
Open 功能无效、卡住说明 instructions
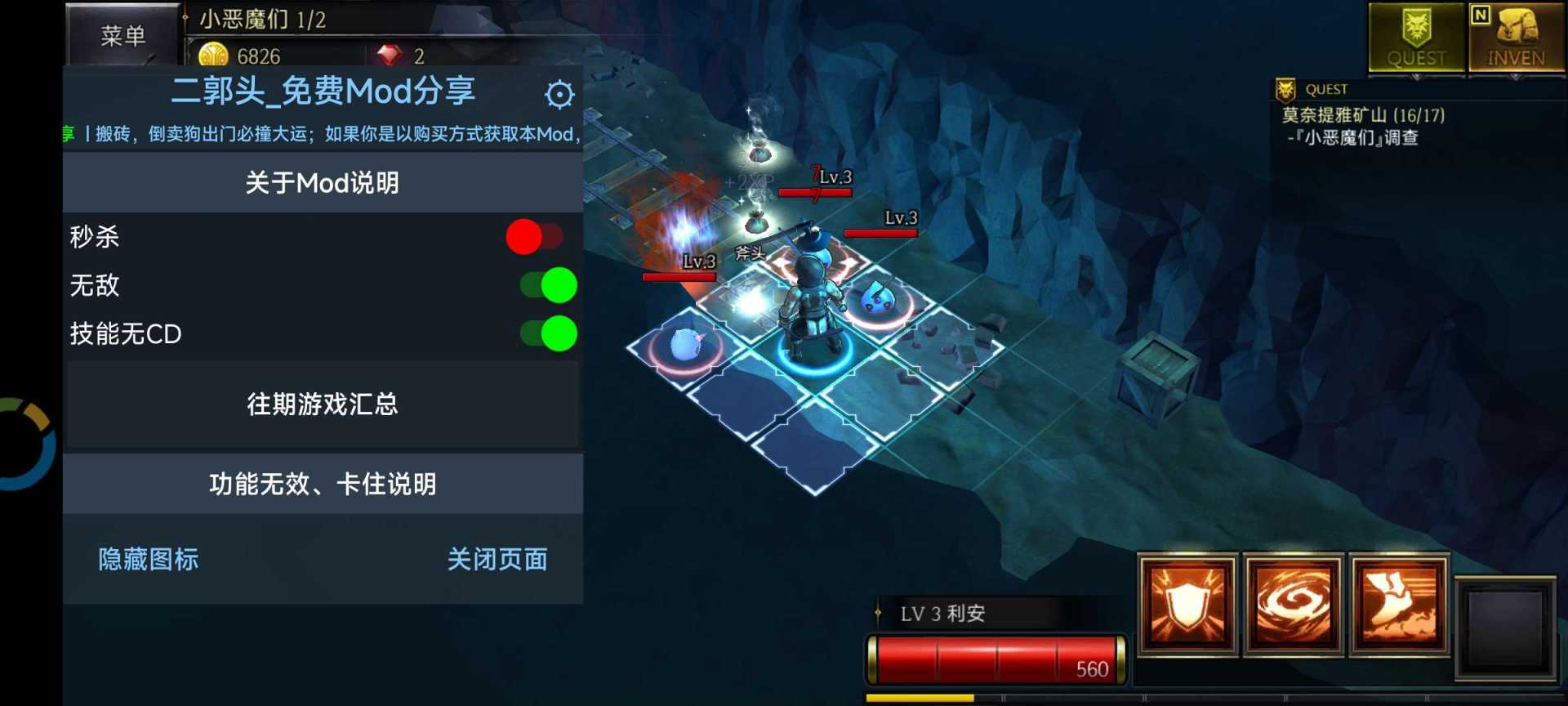[323, 484]
